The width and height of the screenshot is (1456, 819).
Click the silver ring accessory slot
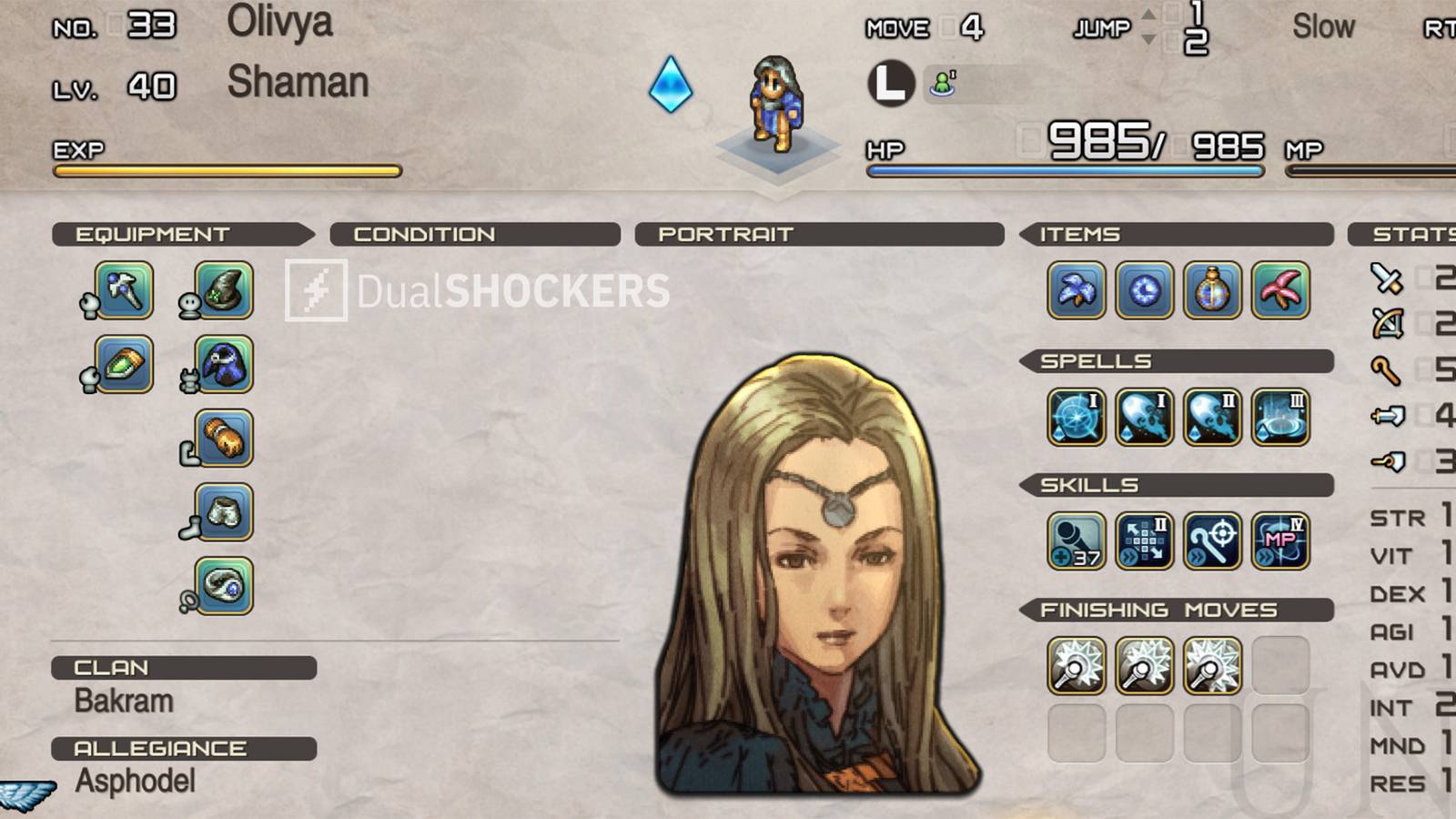pos(224,586)
